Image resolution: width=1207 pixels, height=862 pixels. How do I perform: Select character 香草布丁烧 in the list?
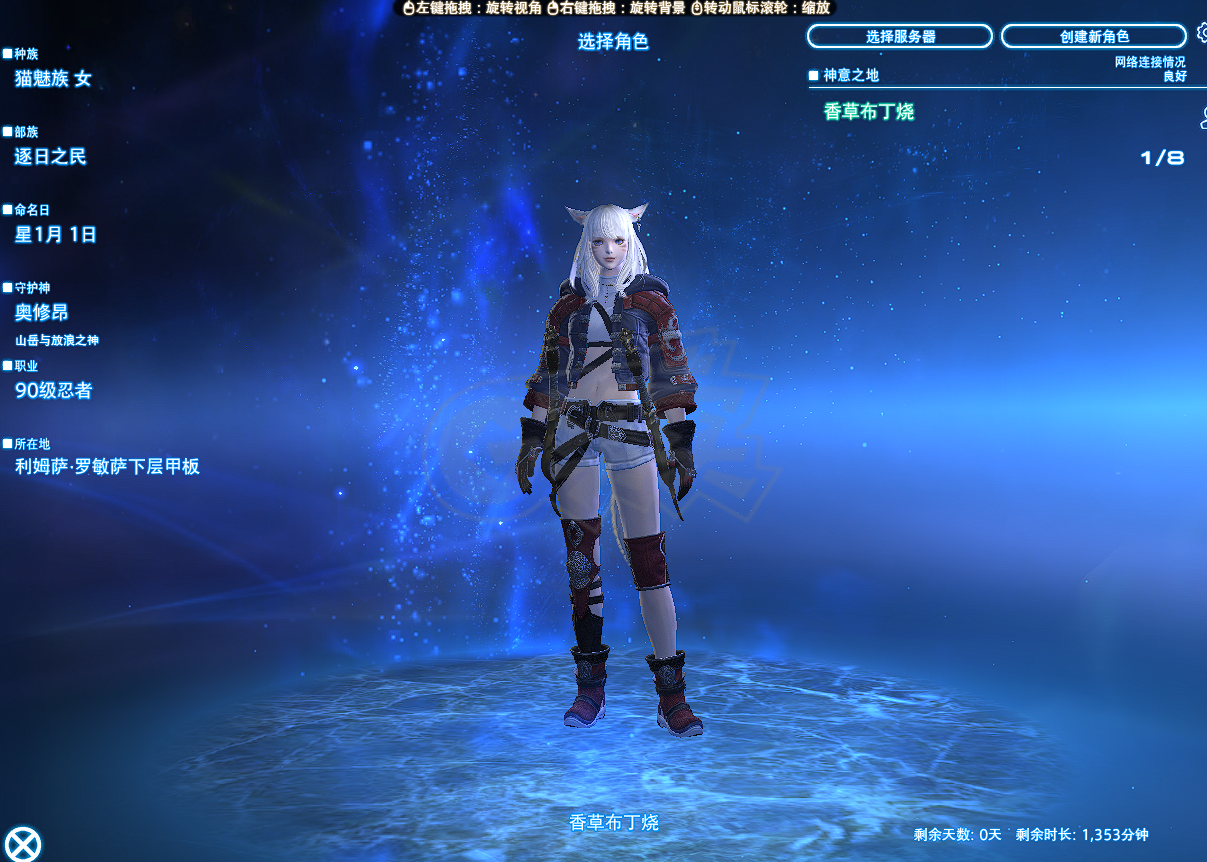(x=869, y=112)
